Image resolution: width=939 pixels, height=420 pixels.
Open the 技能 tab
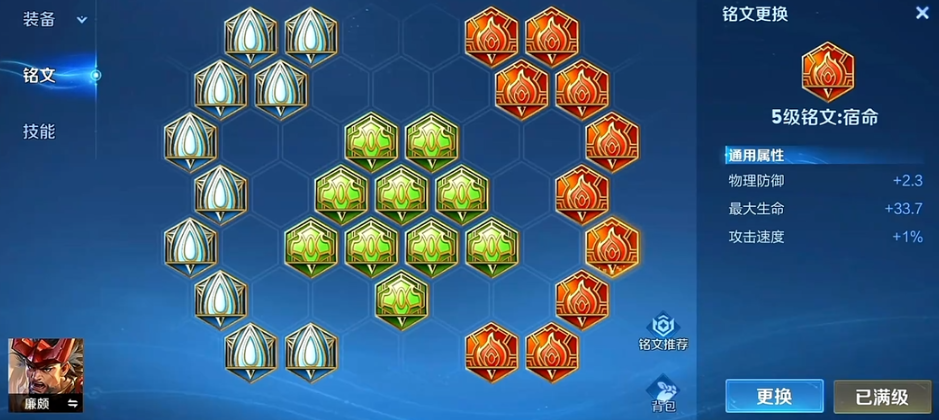[x=40, y=131]
